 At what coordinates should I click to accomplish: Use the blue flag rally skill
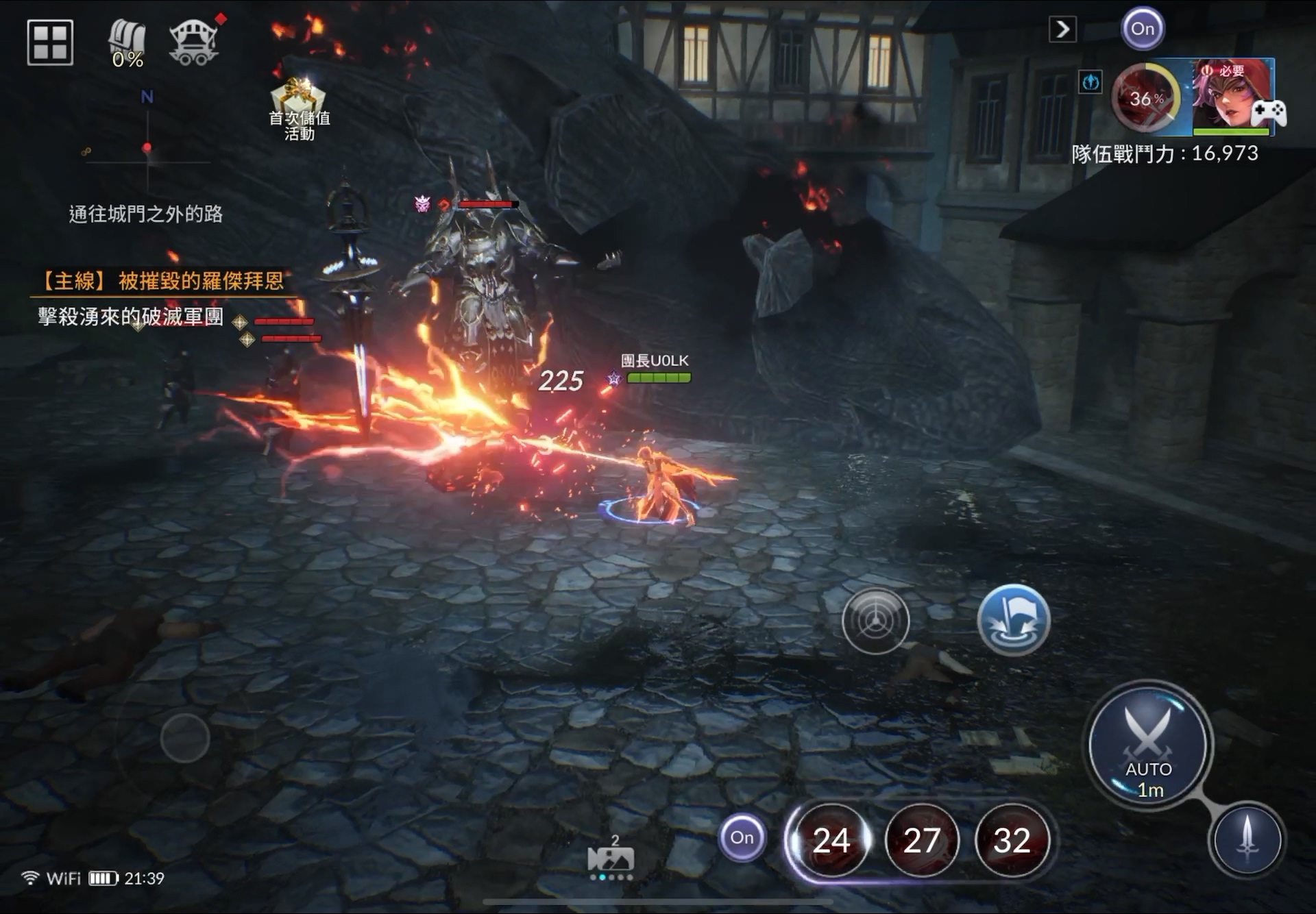click(1013, 620)
